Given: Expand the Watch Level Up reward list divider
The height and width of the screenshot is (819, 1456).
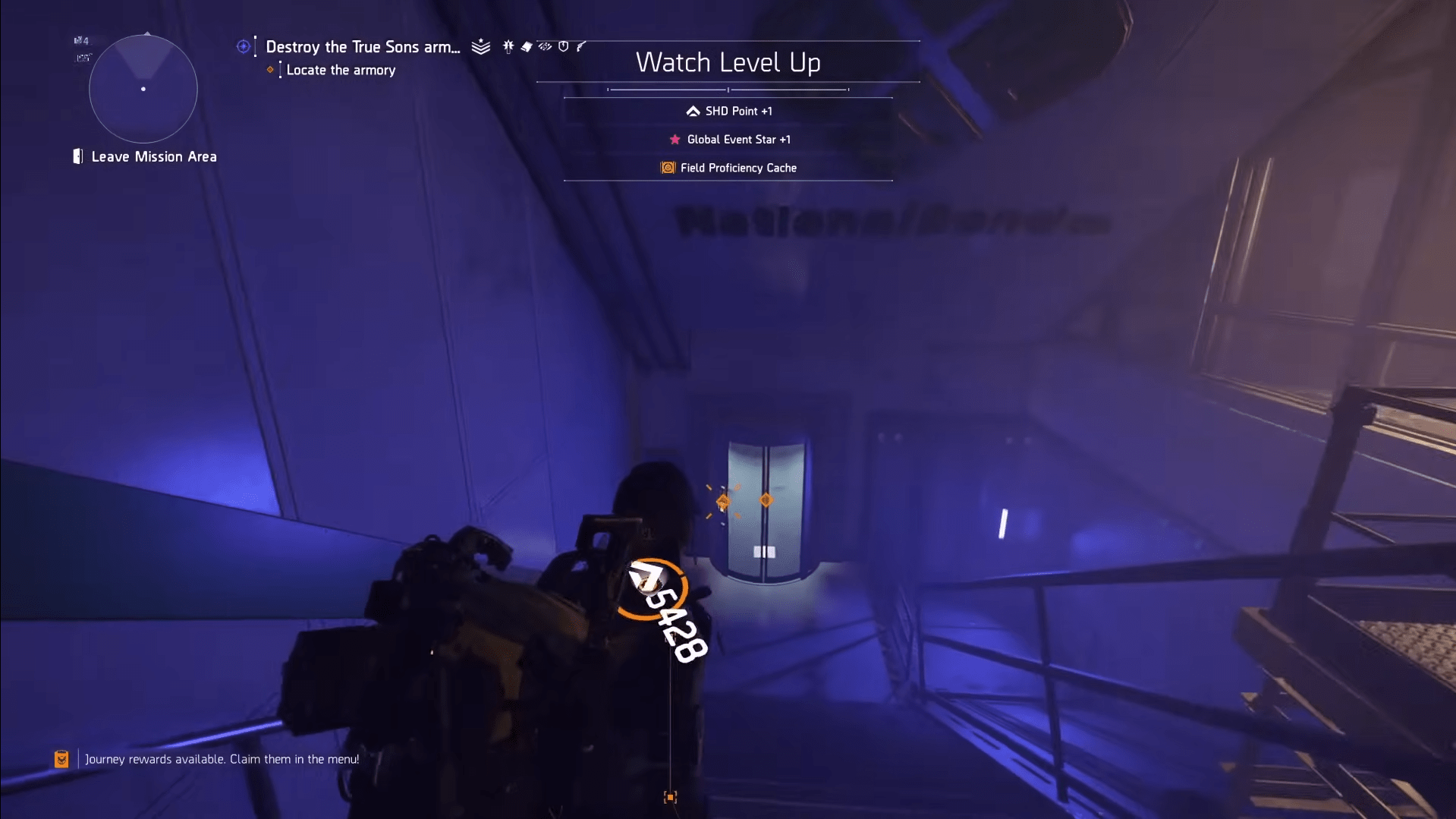Looking at the screenshot, I should pos(728,89).
